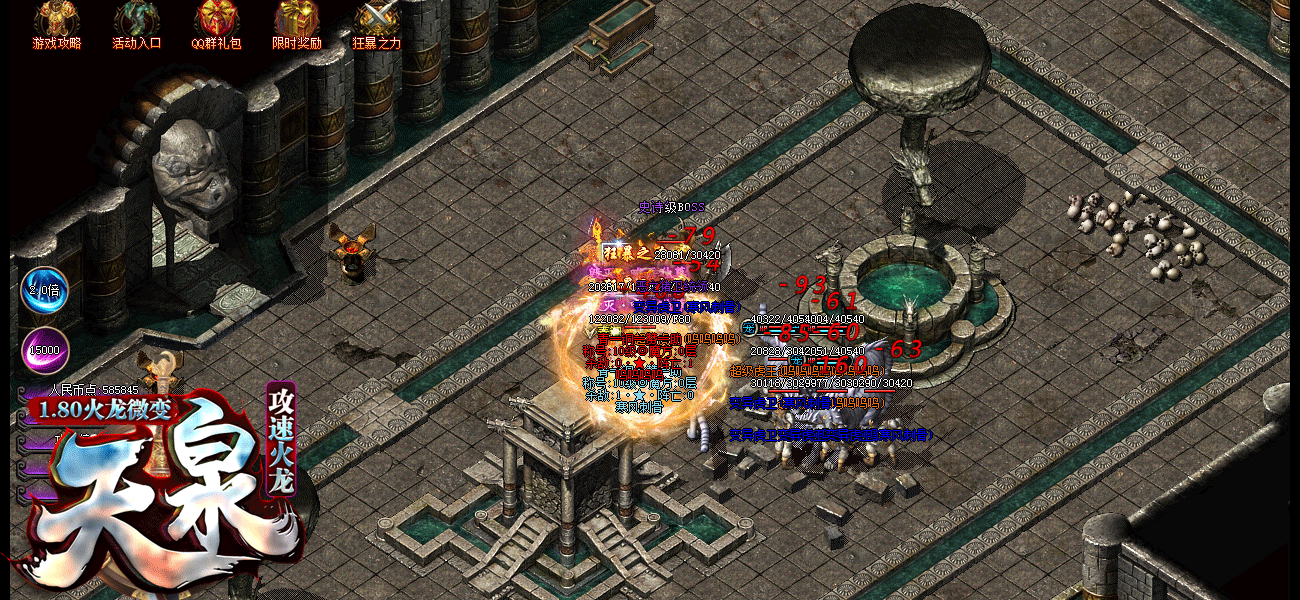Image resolution: width=1300 pixels, height=600 pixels.
Task: Click the blue 2.0倍 multiplier orb
Action: point(44,291)
